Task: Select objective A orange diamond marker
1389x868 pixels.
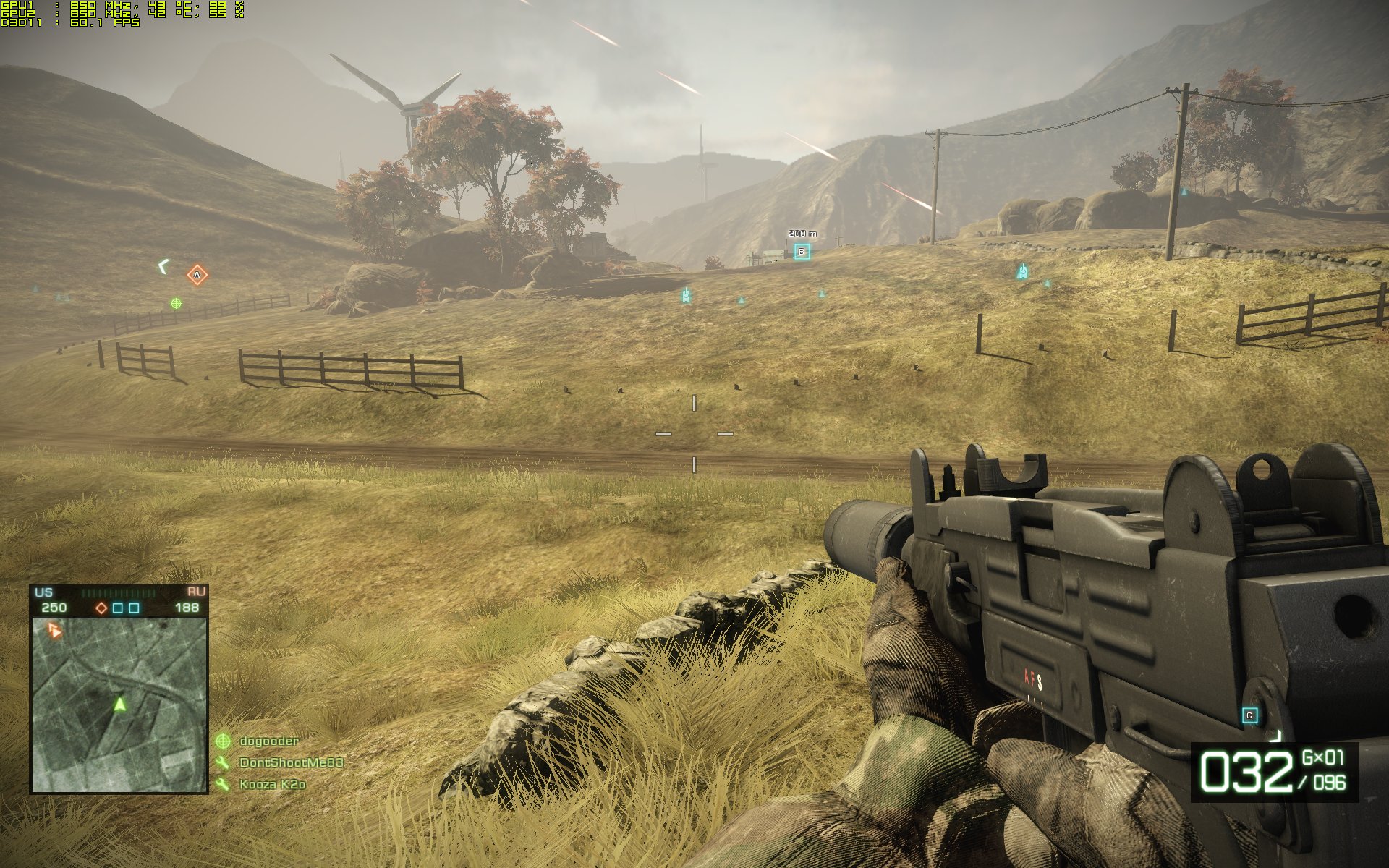Action: [x=197, y=275]
